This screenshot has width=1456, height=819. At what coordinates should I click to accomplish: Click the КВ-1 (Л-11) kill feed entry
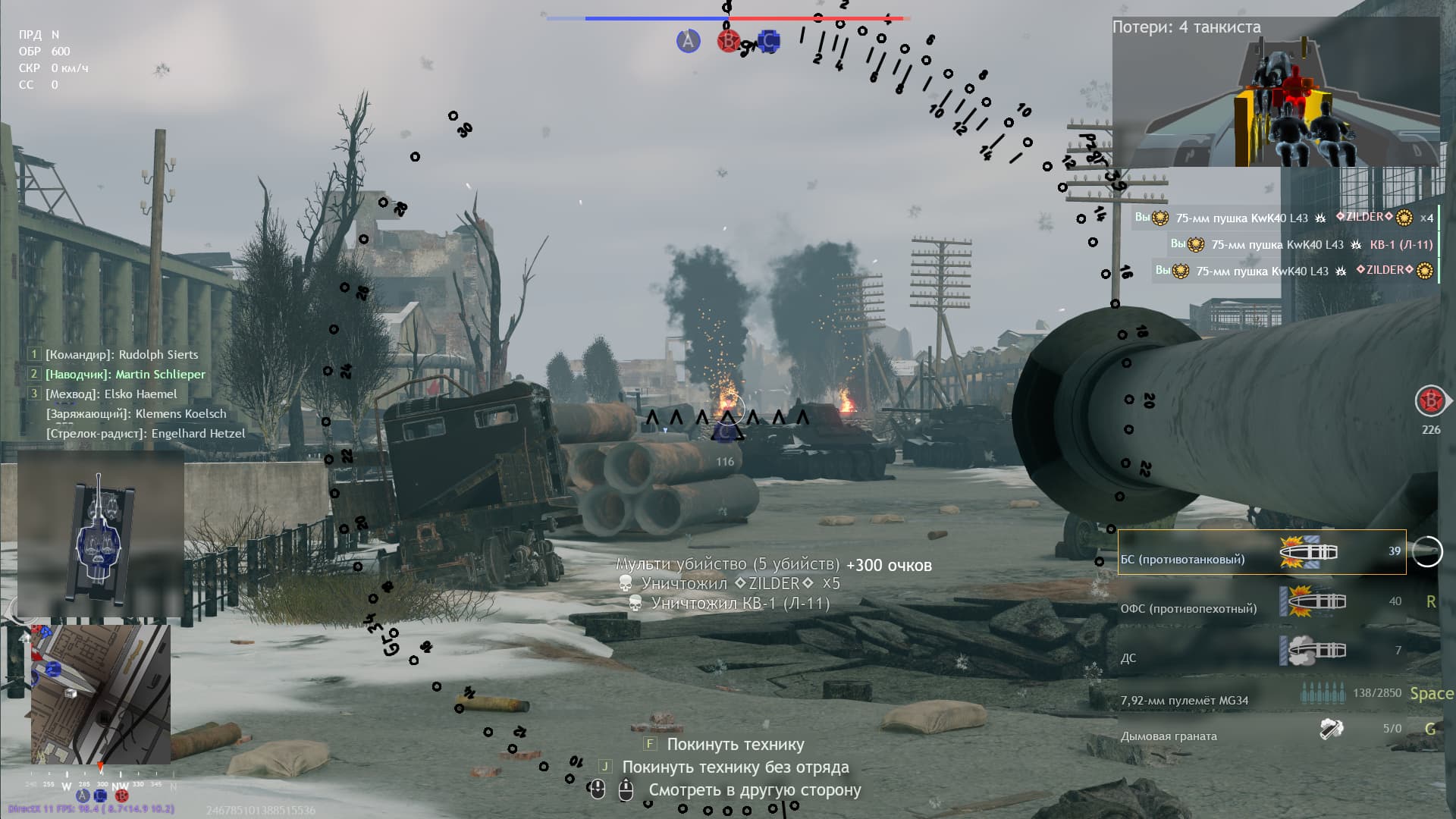tap(1301, 245)
